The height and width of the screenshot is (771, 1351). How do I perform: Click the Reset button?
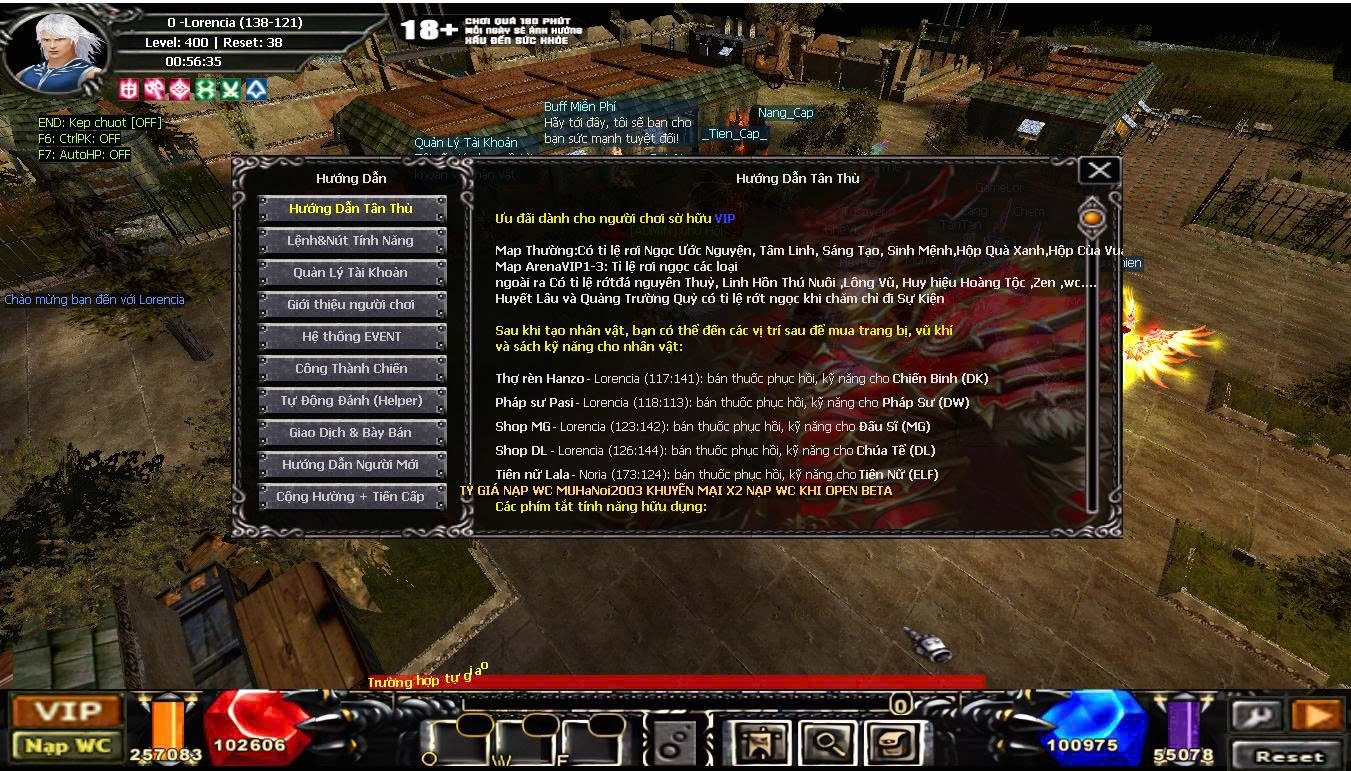coord(1289,756)
